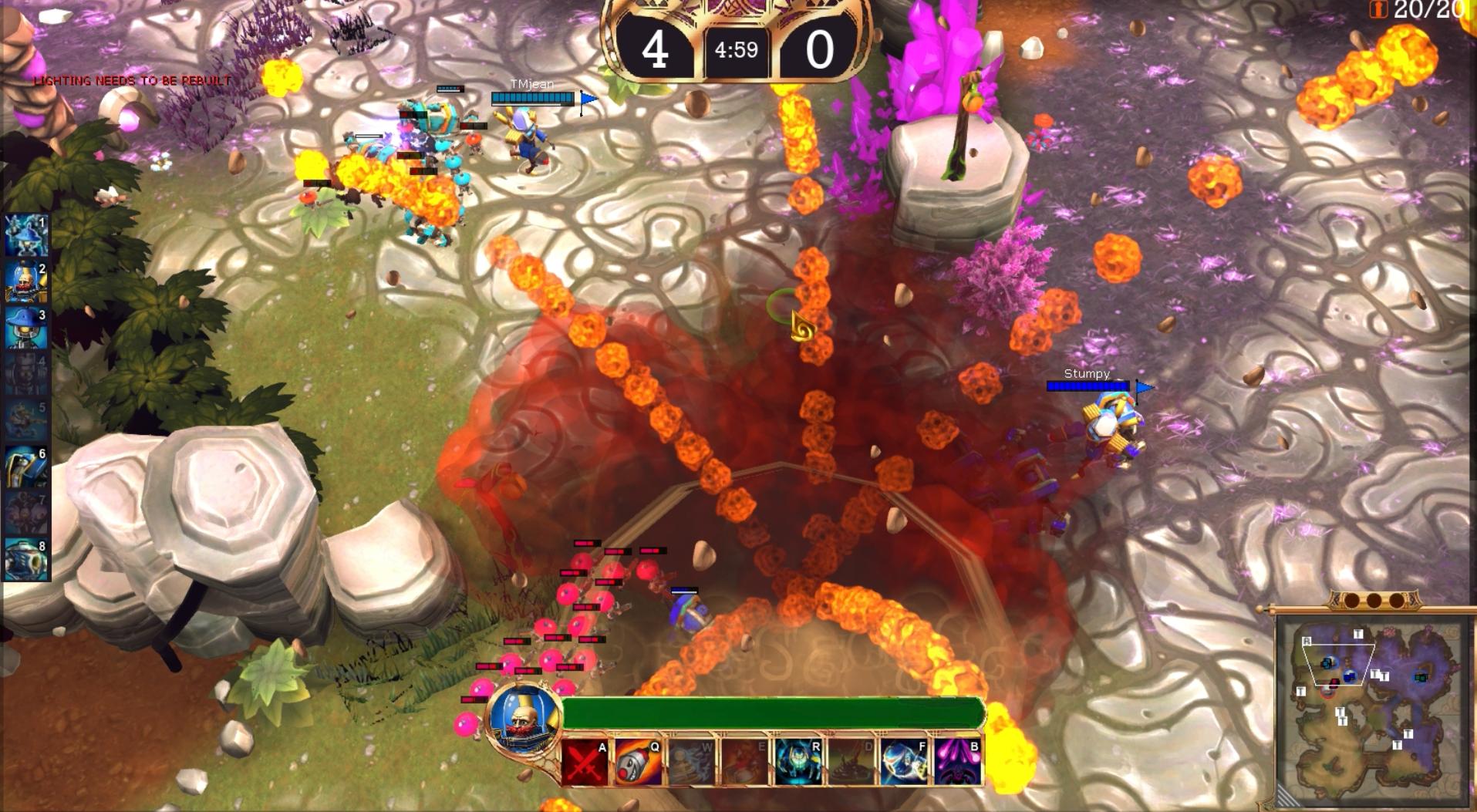Select squad slot 1 with blue-hat units

coord(26,235)
